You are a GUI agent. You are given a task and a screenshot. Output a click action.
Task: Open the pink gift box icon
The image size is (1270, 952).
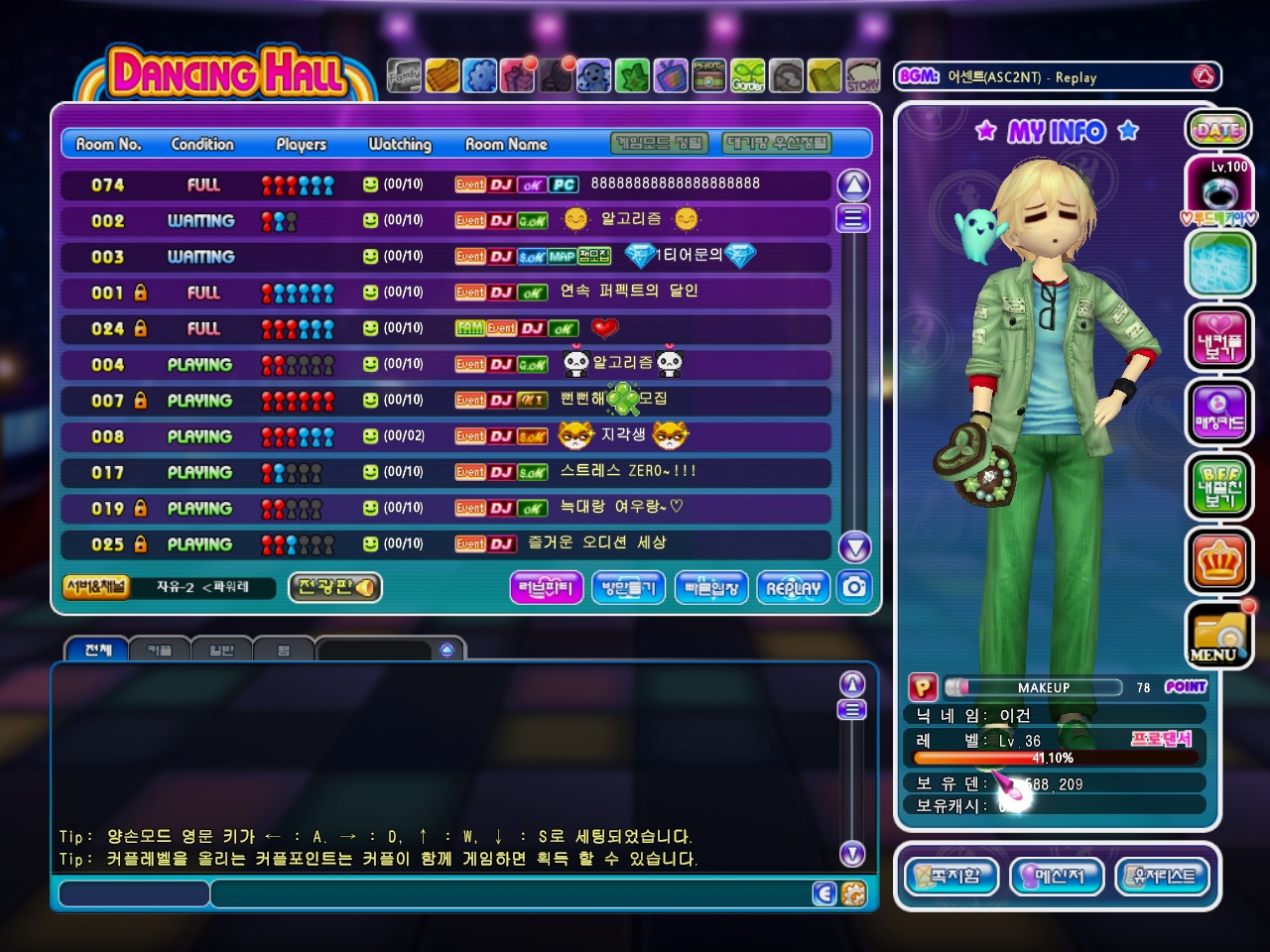click(518, 75)
